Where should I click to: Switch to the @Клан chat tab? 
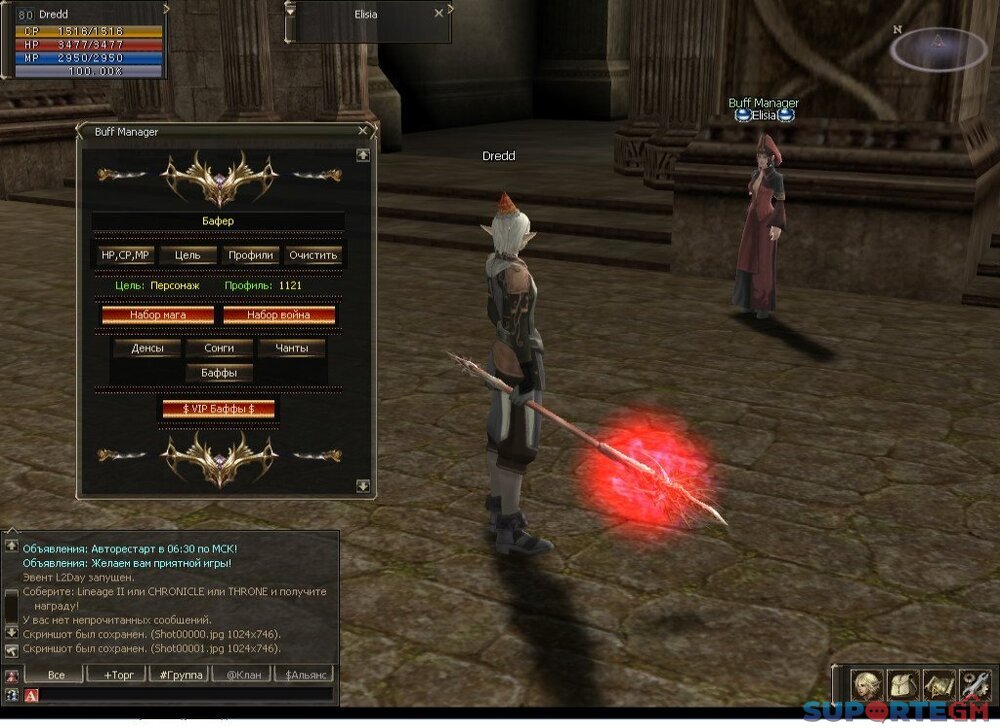tap(242, 675)
